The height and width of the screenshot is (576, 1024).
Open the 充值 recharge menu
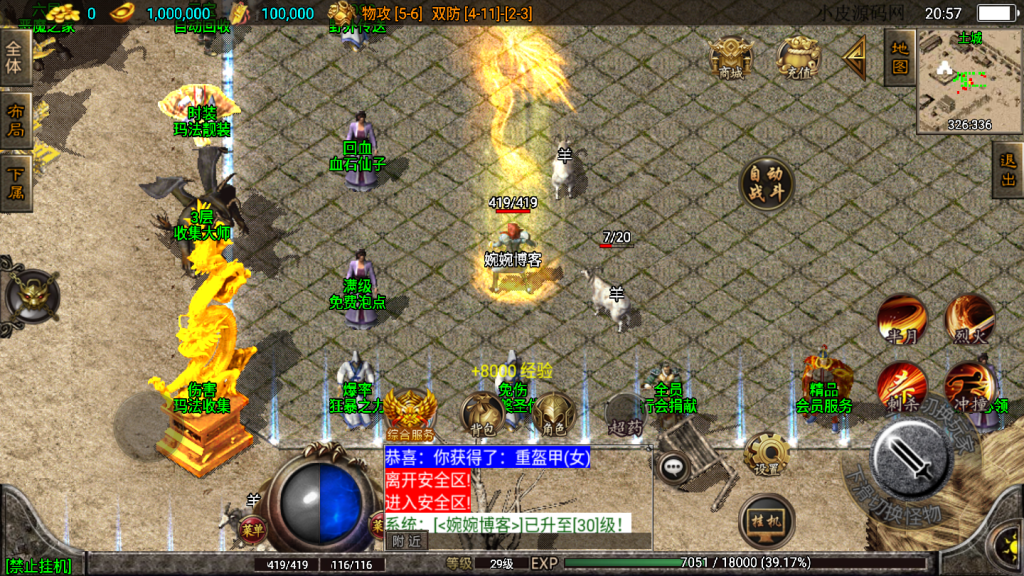[798, 58]
